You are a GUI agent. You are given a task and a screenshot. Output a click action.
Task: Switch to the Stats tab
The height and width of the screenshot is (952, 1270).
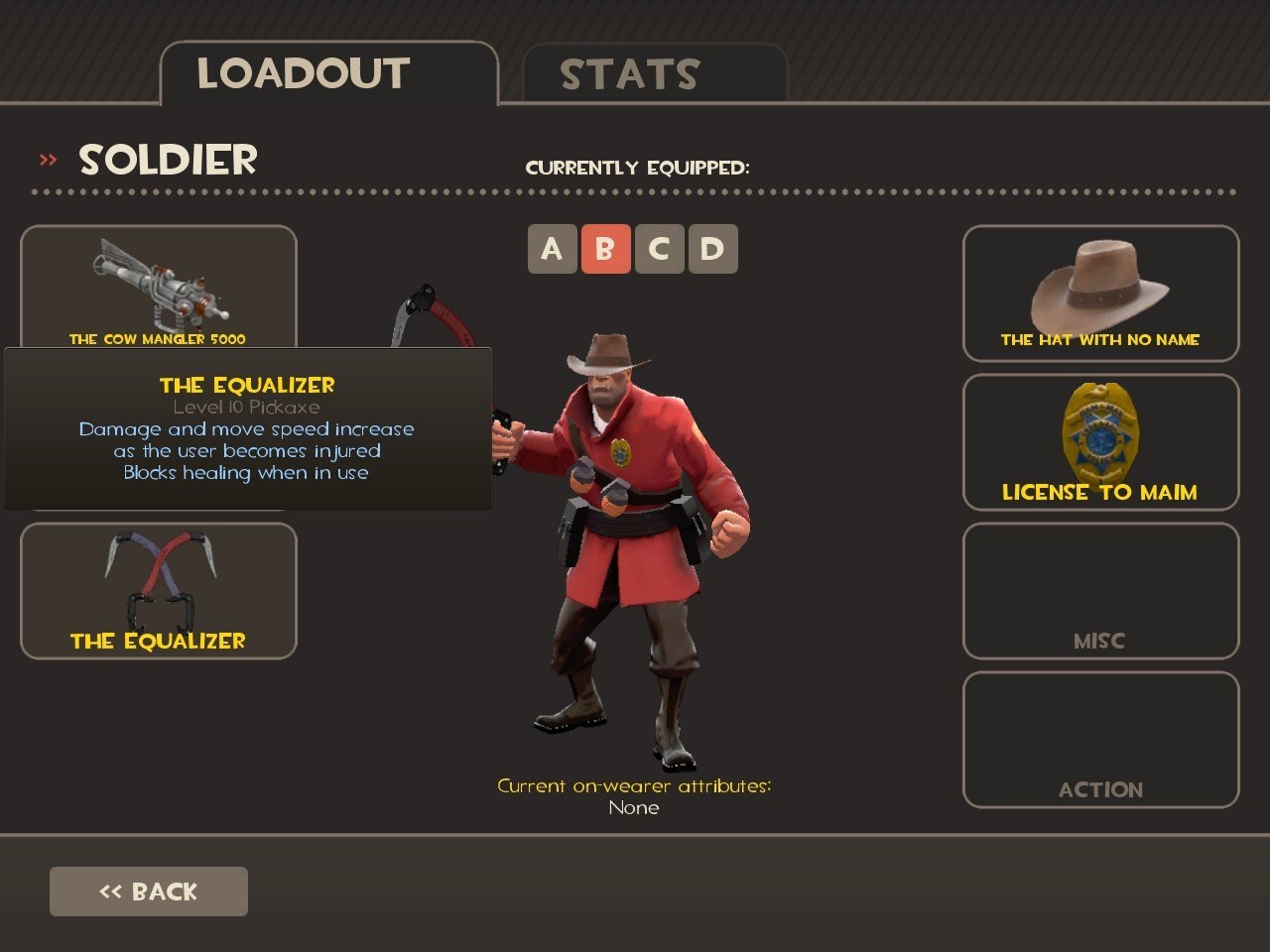(x=655, y=74)
